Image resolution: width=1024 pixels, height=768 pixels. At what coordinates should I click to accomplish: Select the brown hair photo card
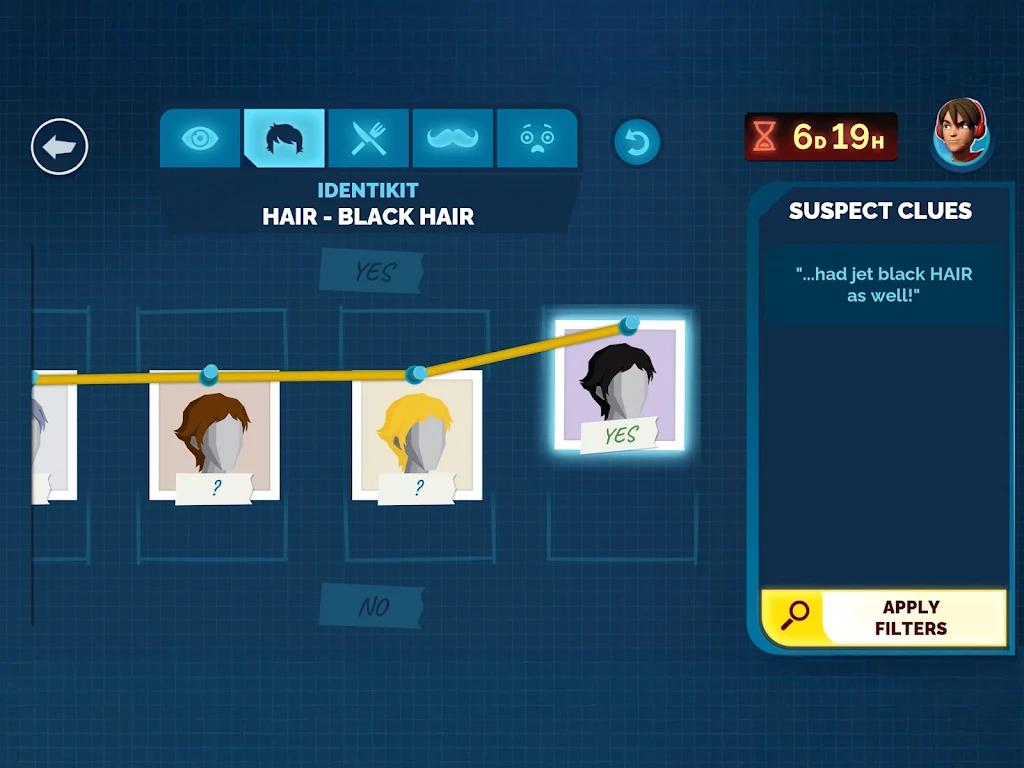click(214, 437)
